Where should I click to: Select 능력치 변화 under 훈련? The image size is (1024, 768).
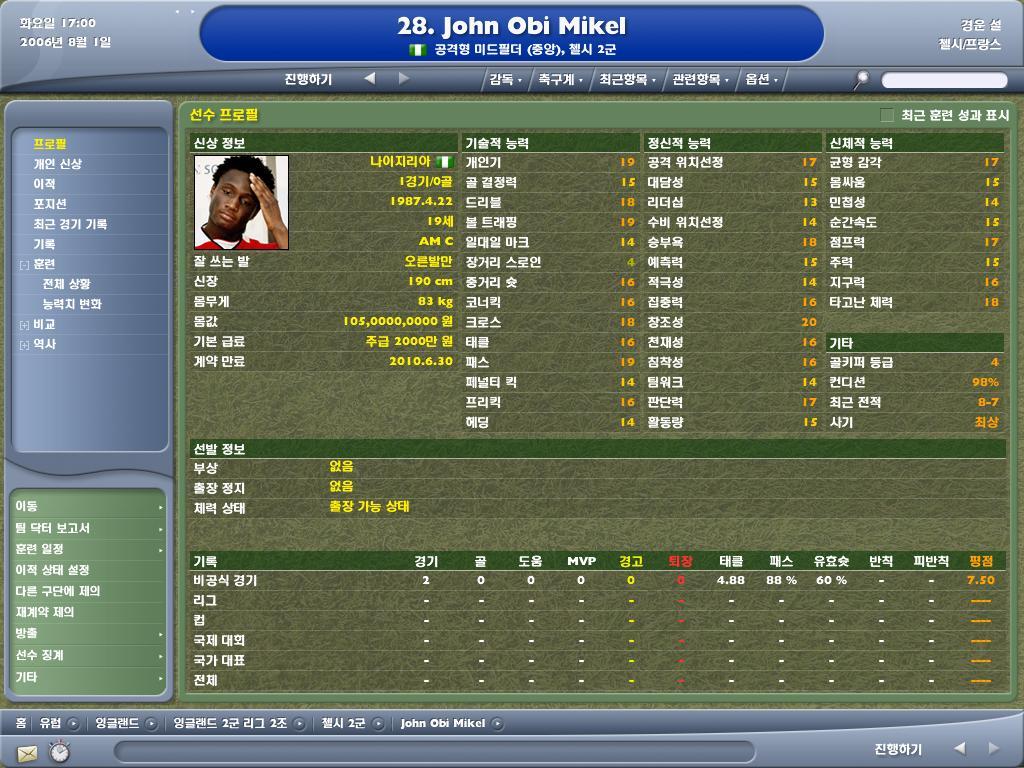click(x=72, y=304)
